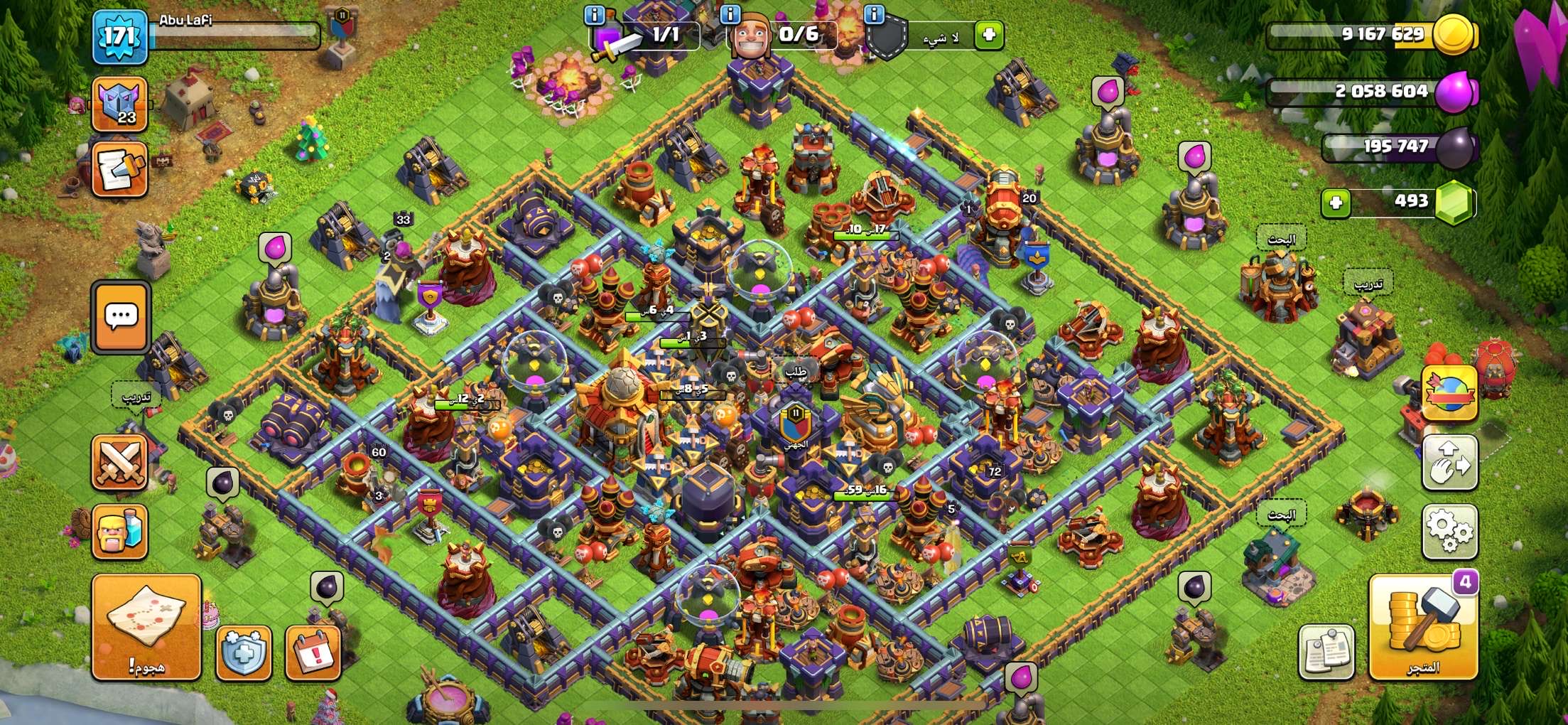Add a shield with green plus
Image resolution: width=1568 pixels, height=725 pixels.
click(x=988, y=34)
